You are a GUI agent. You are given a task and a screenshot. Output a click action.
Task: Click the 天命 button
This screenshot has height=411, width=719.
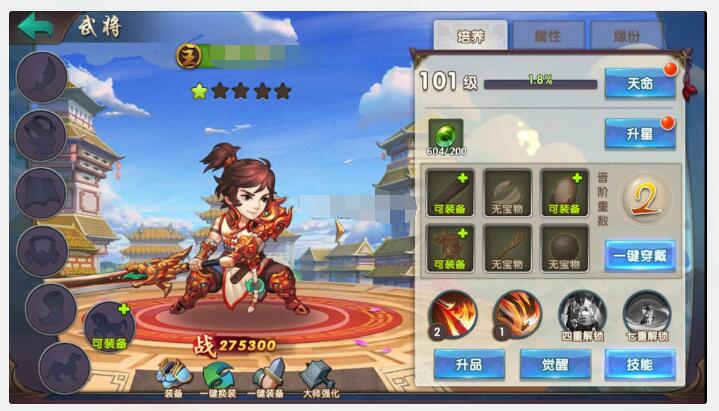[x=639, y=84]
